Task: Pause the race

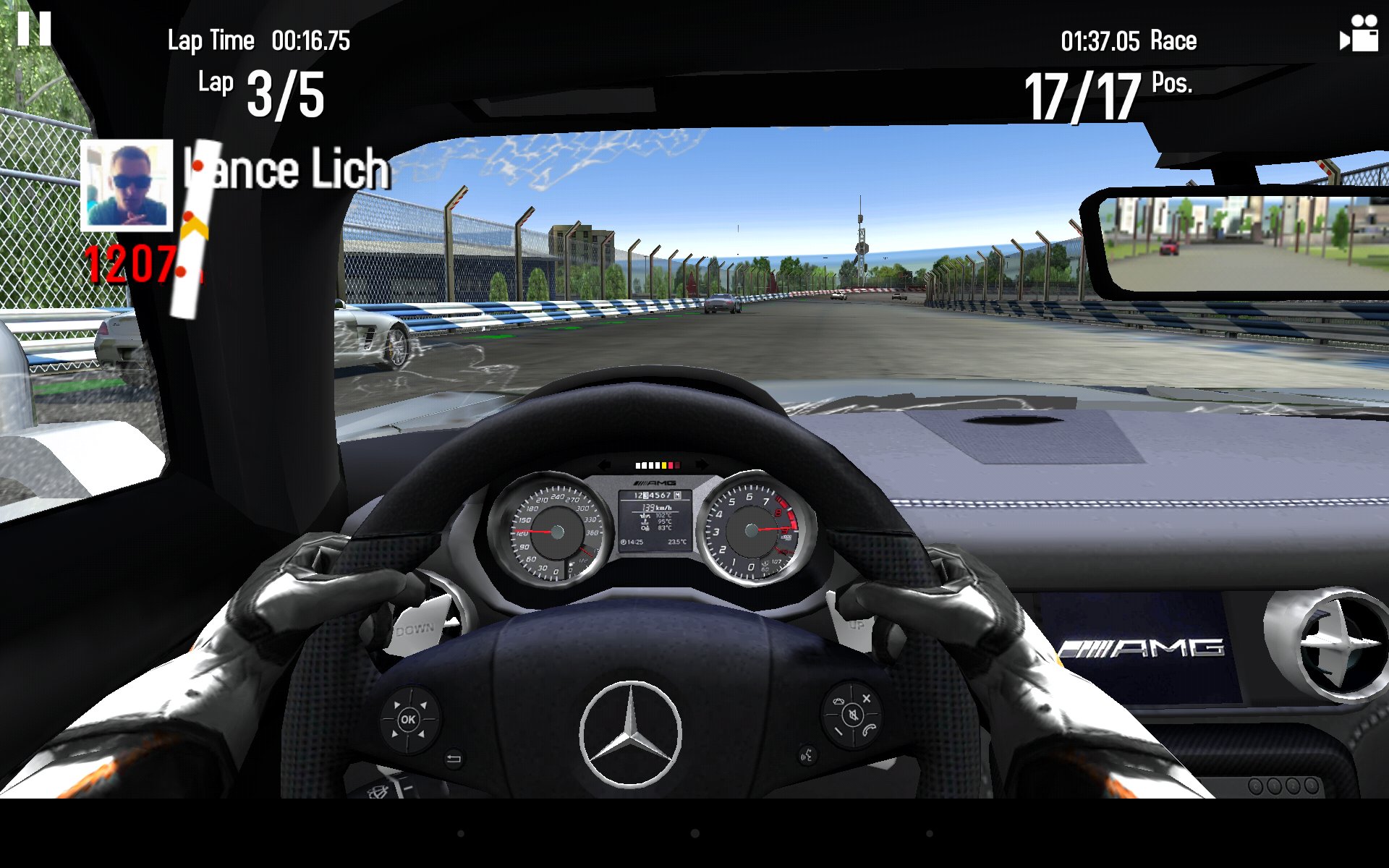Action: point(34,29)
